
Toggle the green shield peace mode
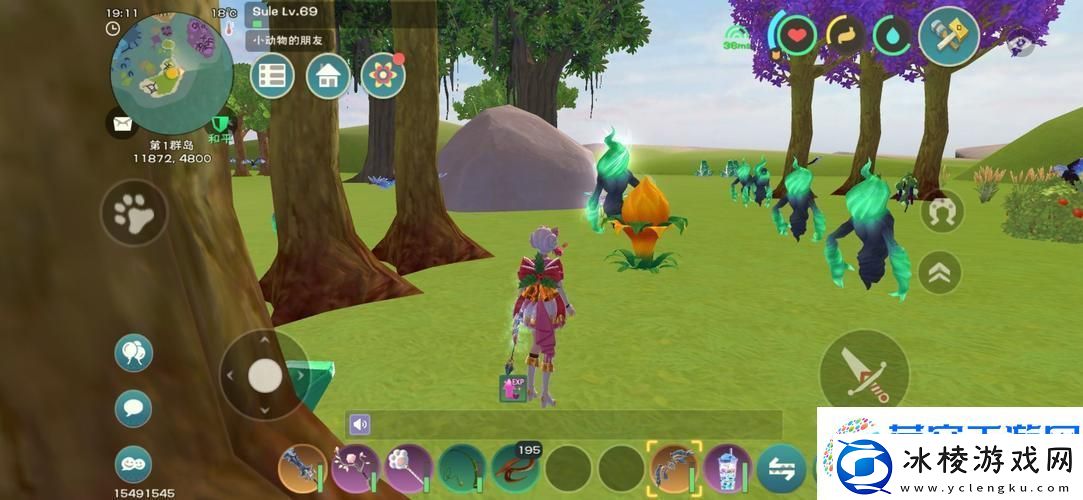(x=219, y=125)
